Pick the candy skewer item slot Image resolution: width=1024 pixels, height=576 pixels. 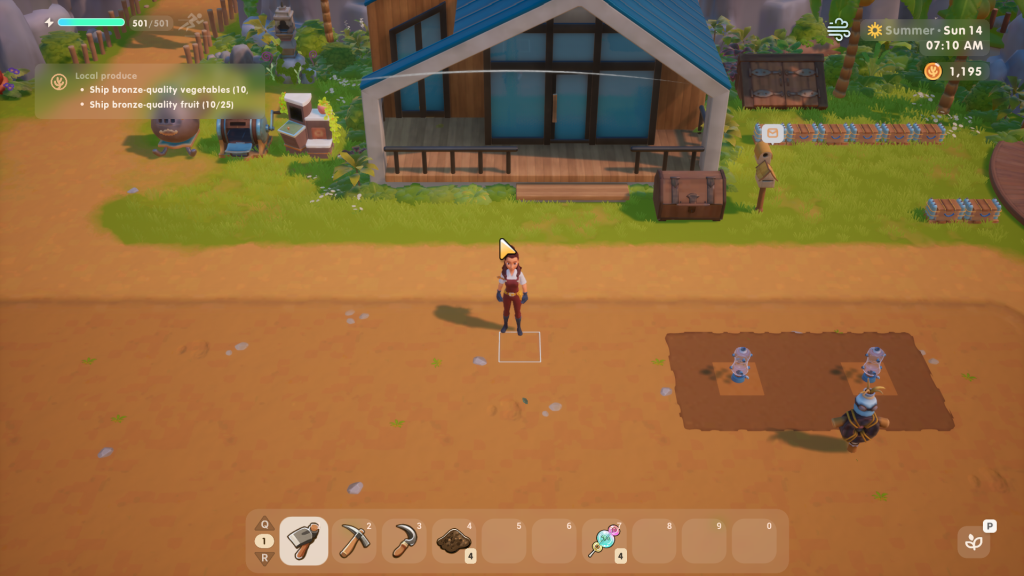(606, 541)
